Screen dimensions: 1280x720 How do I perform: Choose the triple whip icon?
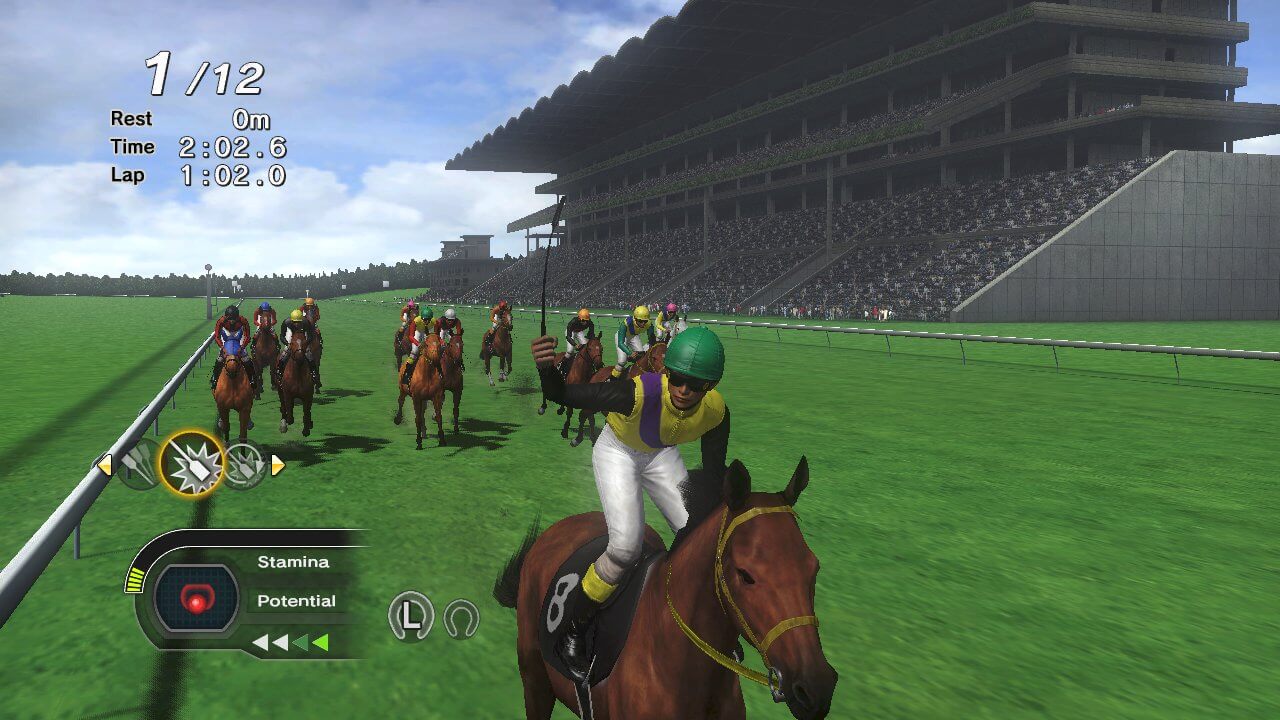139,464
